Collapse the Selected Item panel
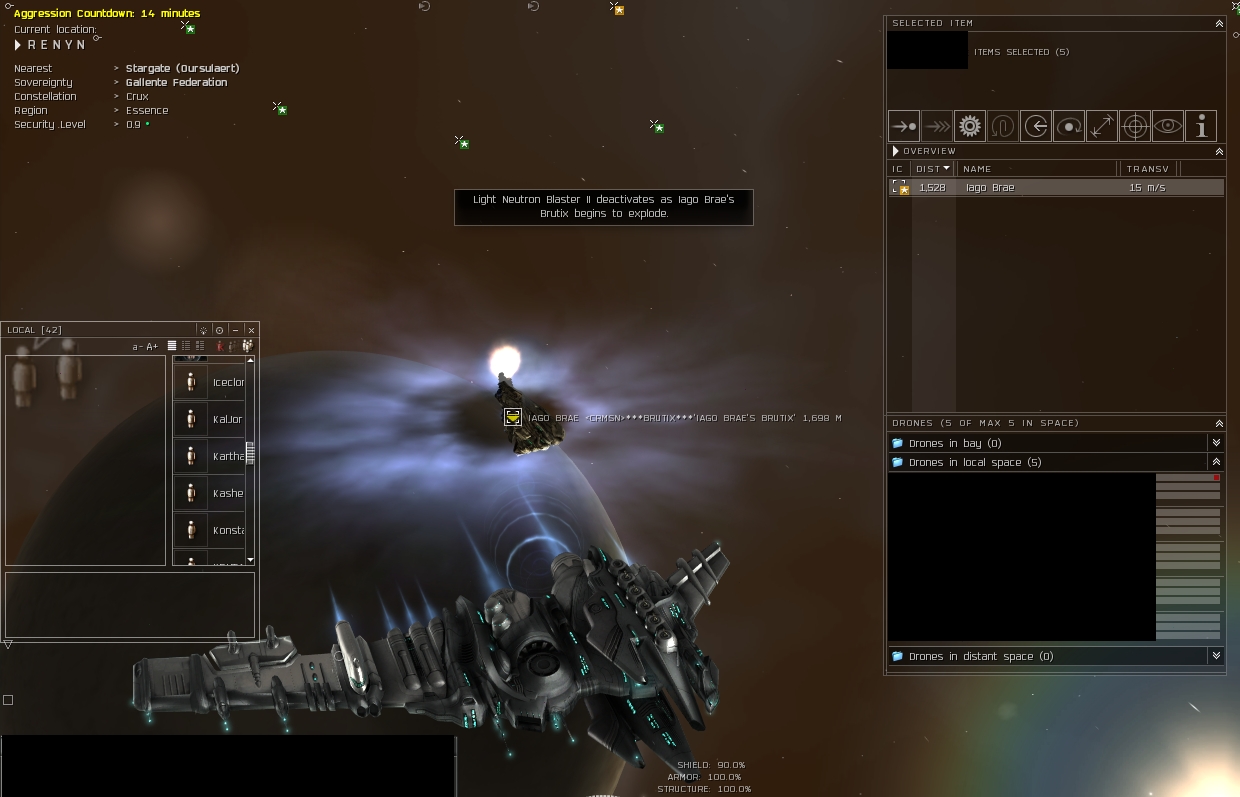Image resolution: width=1240 pixels, height=797 pixels. (x=1219, y=23)
